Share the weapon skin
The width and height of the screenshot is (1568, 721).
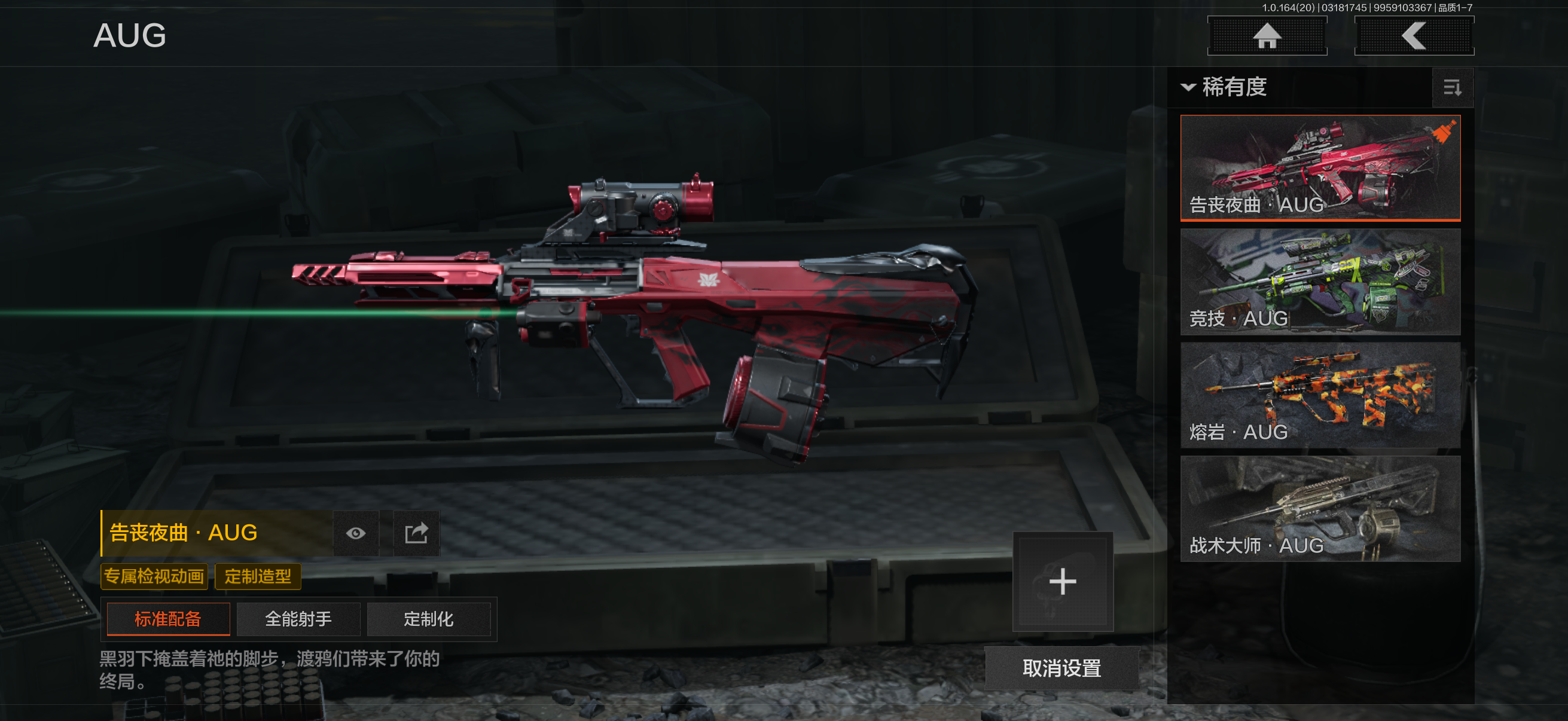[x=416, y=534]
